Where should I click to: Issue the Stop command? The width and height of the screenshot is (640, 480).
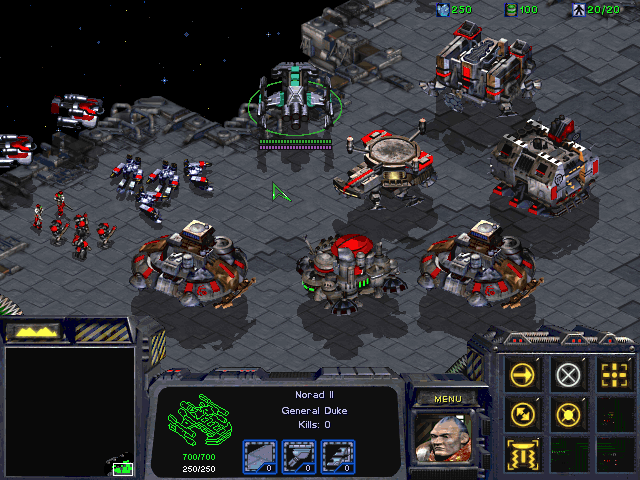point(569,375)
